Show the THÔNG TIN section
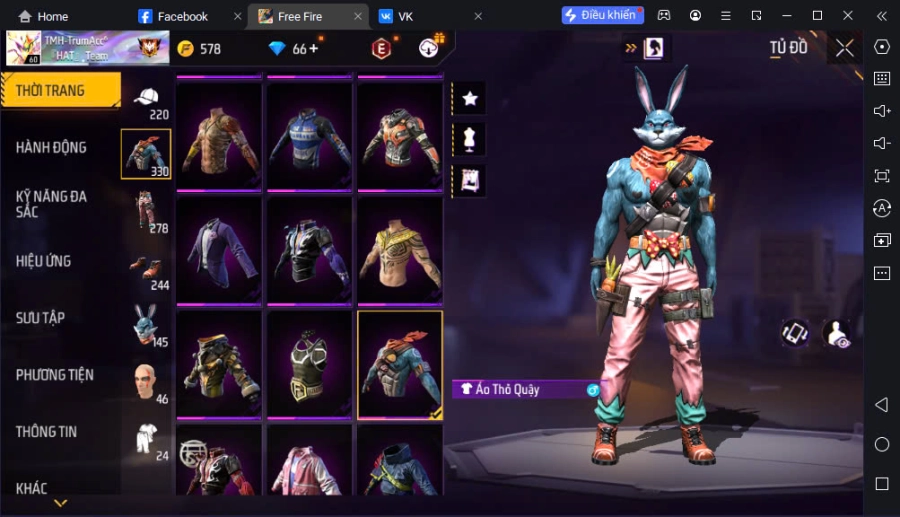This screenshot has height=517, width=900. (x=47, y=432)
